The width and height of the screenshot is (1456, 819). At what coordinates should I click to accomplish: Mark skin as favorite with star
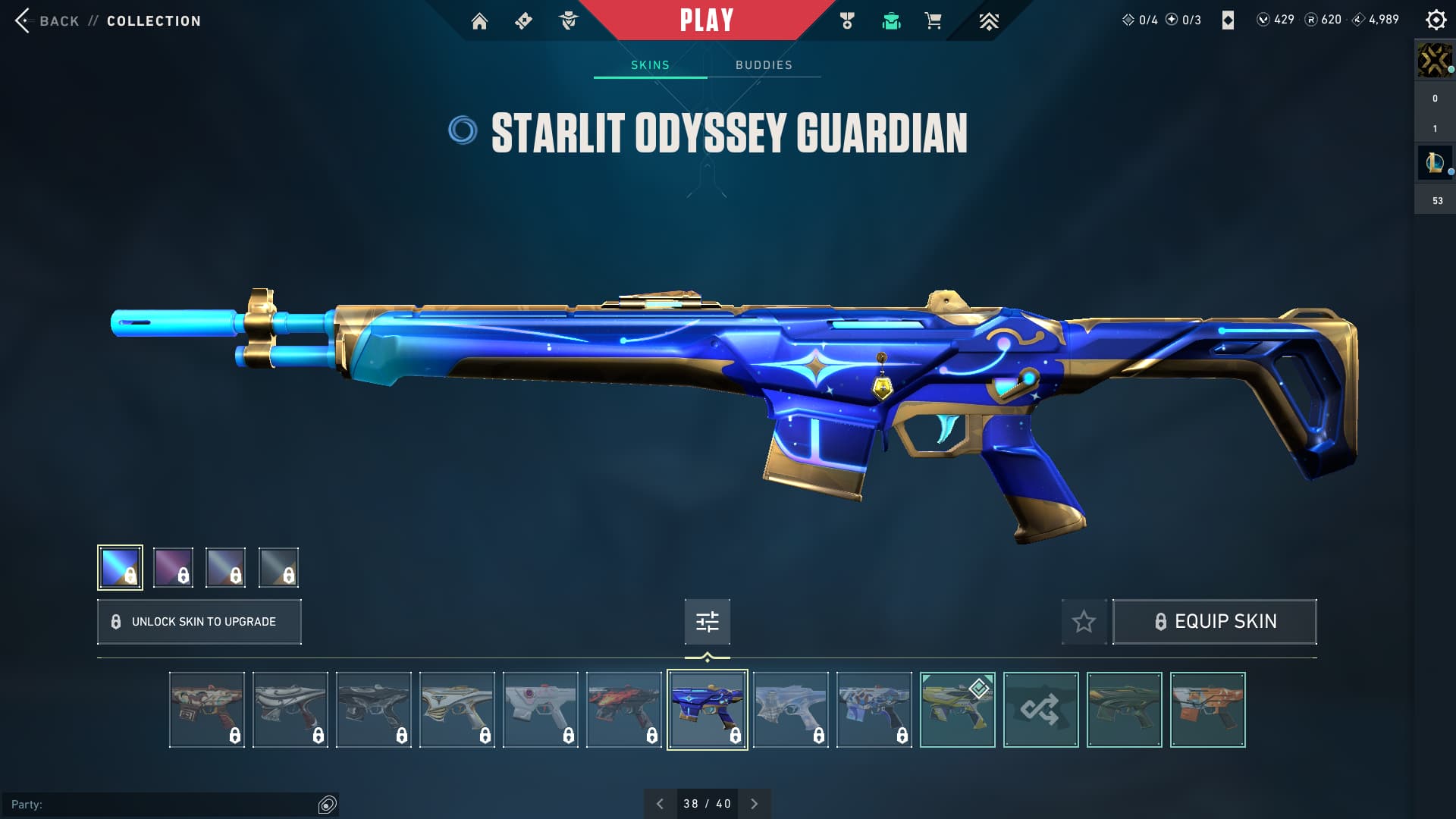[x=1084, y=622]
